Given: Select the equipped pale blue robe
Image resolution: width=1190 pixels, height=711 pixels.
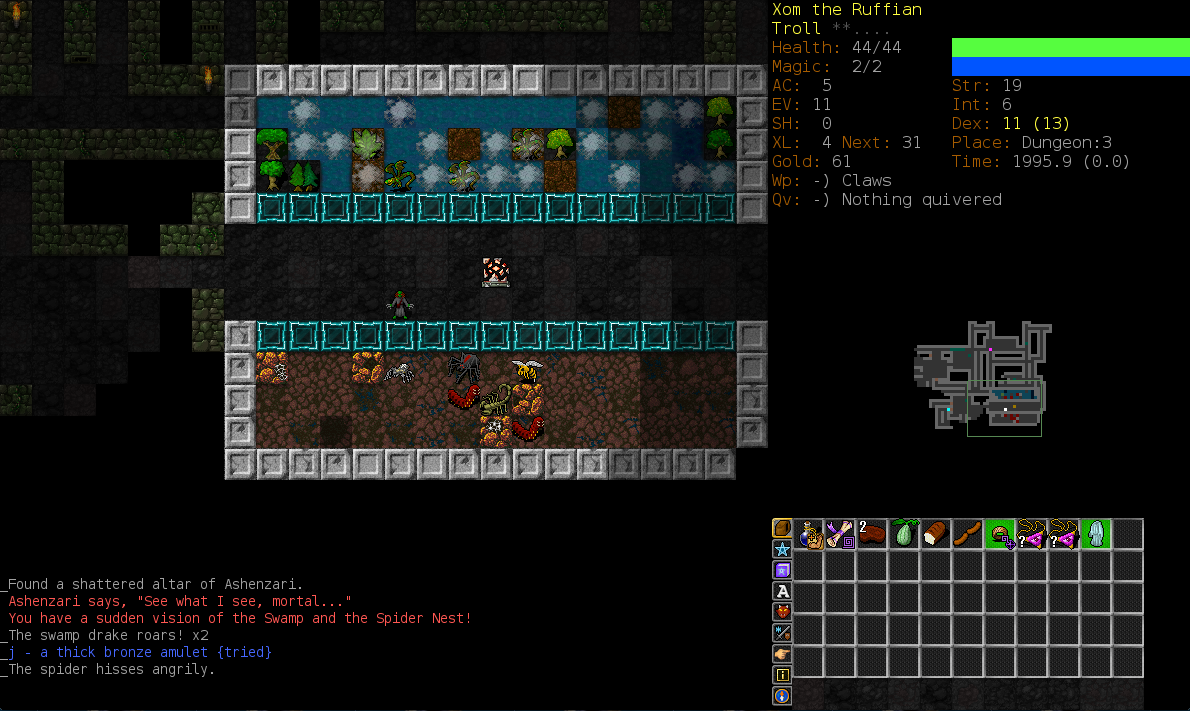Looking at the screenshot, I should point(1097,534).
